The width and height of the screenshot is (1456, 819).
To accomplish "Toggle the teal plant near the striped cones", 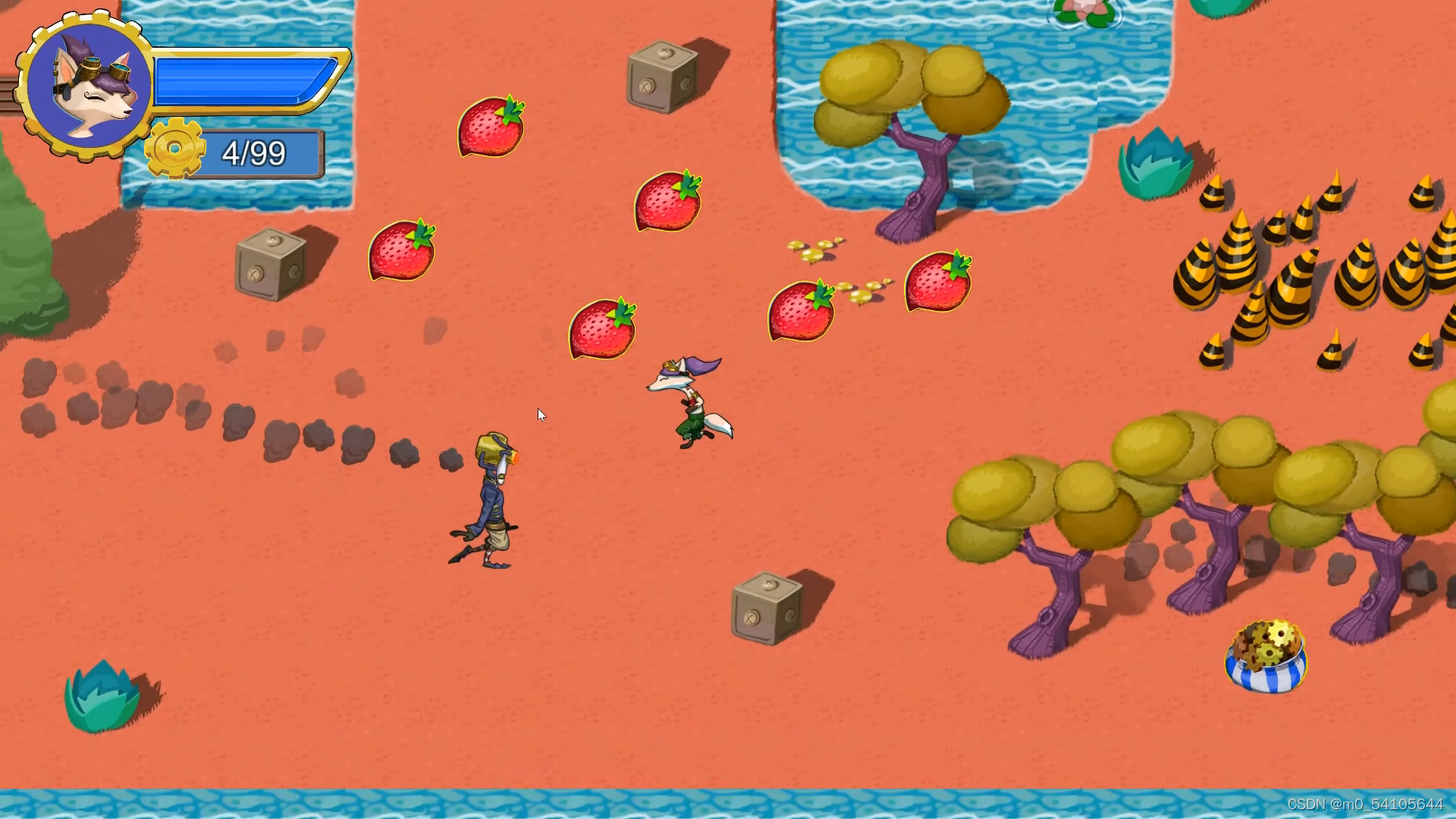I will tap(1154, 163).
